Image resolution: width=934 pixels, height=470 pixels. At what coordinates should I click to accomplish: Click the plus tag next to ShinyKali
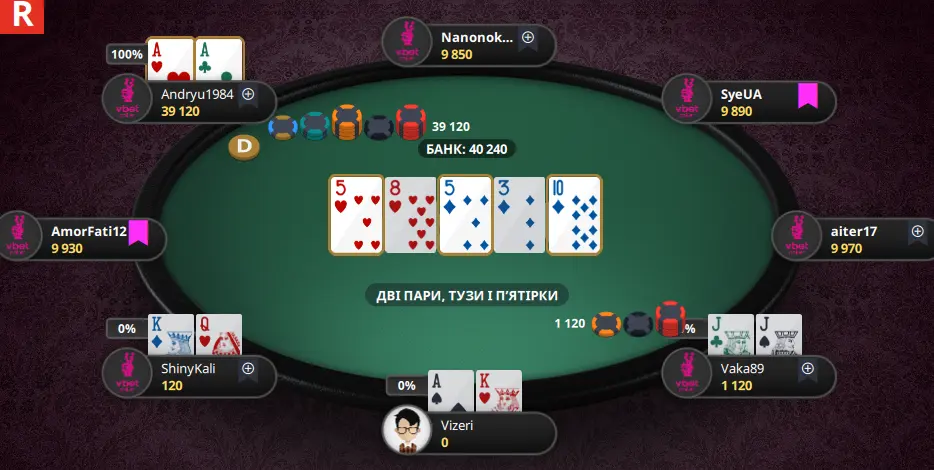(248, 369)
